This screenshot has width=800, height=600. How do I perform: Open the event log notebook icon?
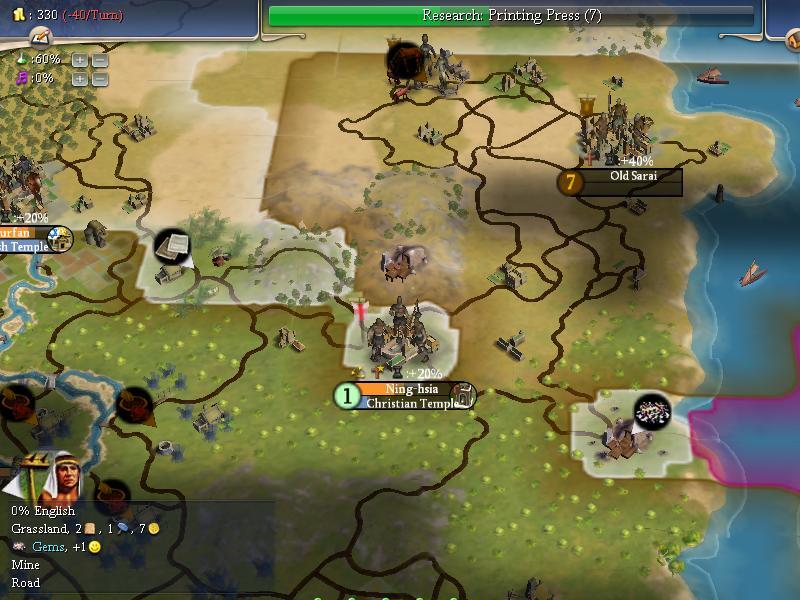[x=40, y=37]
